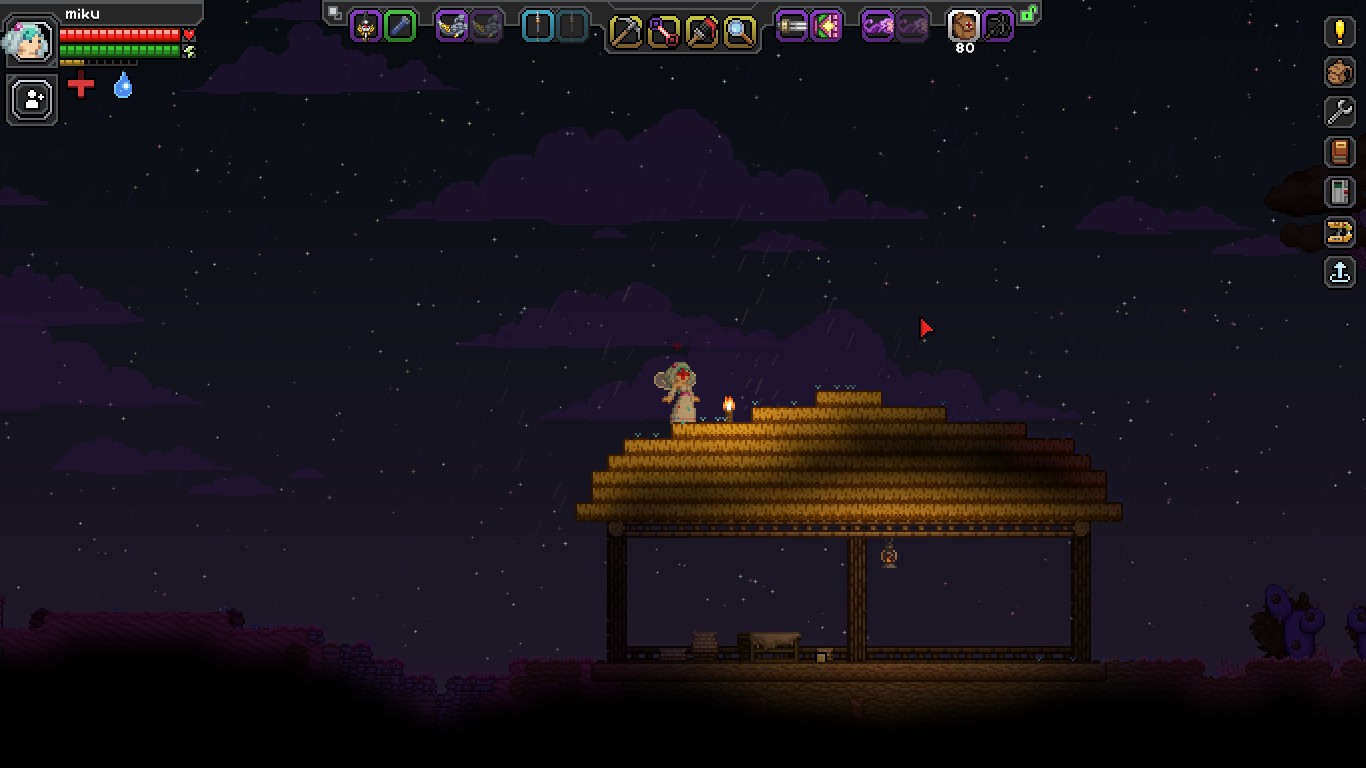Activate the beam up teleport button
The image size is (1366, 768).
coord(1340,271)
